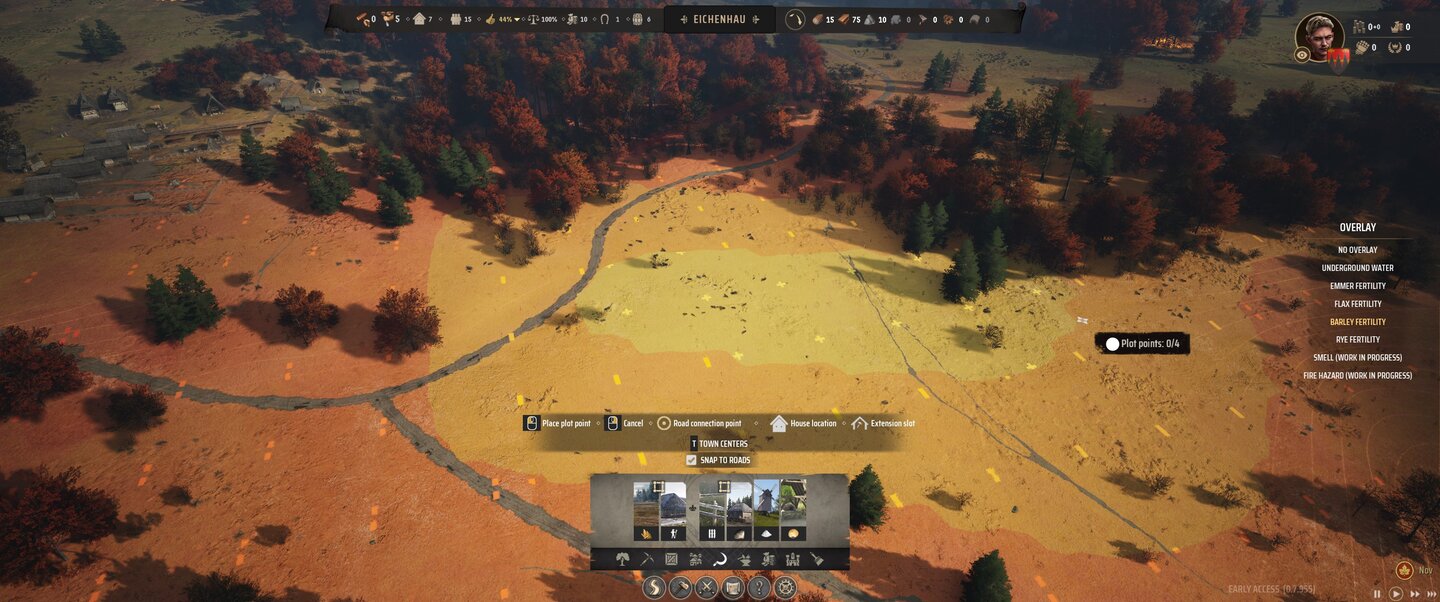Switch to the Rye Fertility overlay
The image size is (1440, 602).
[x=1357, y=340]
